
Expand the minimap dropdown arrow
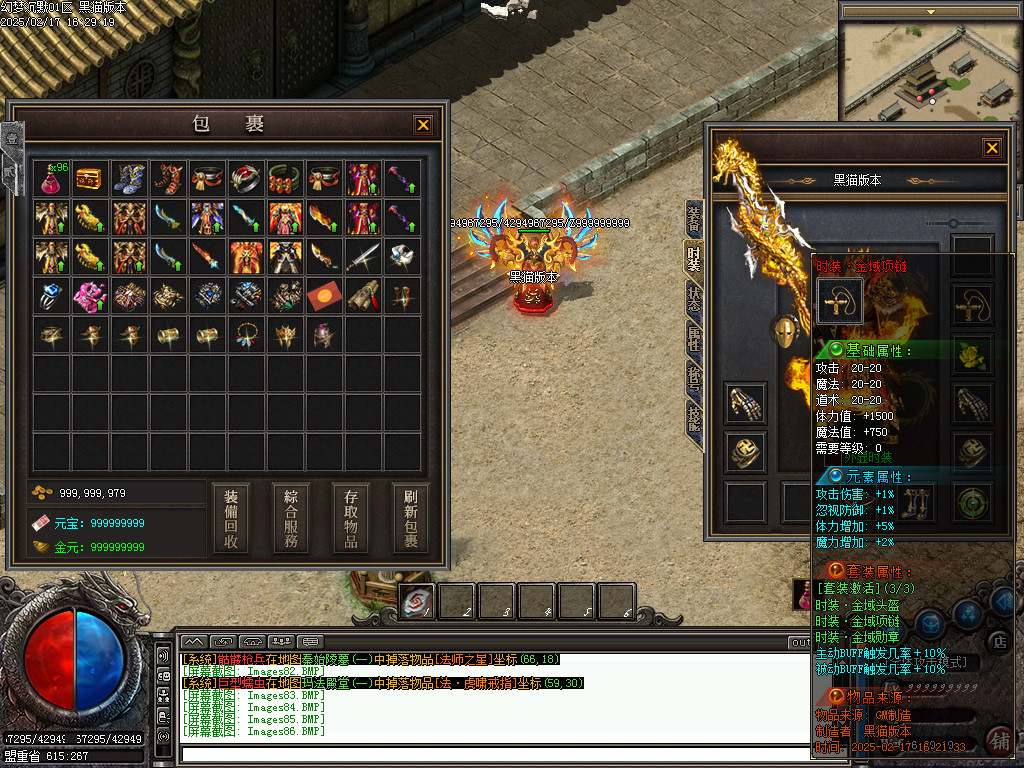click(931, 12)
